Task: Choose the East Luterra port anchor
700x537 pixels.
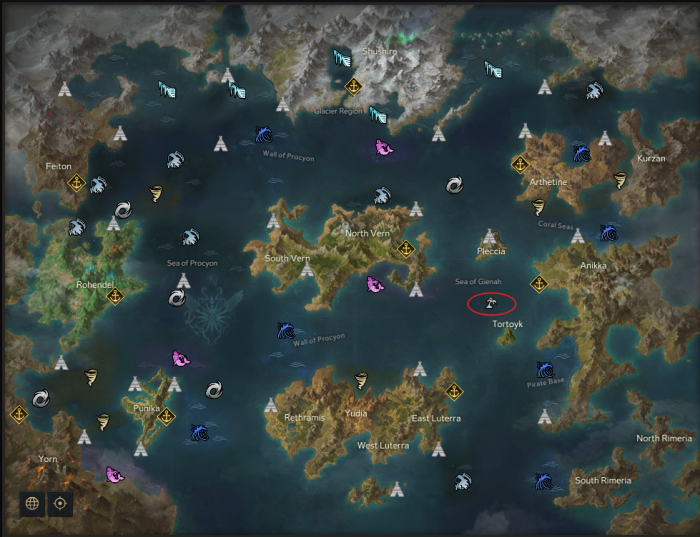Action: (x=454, y=391)
